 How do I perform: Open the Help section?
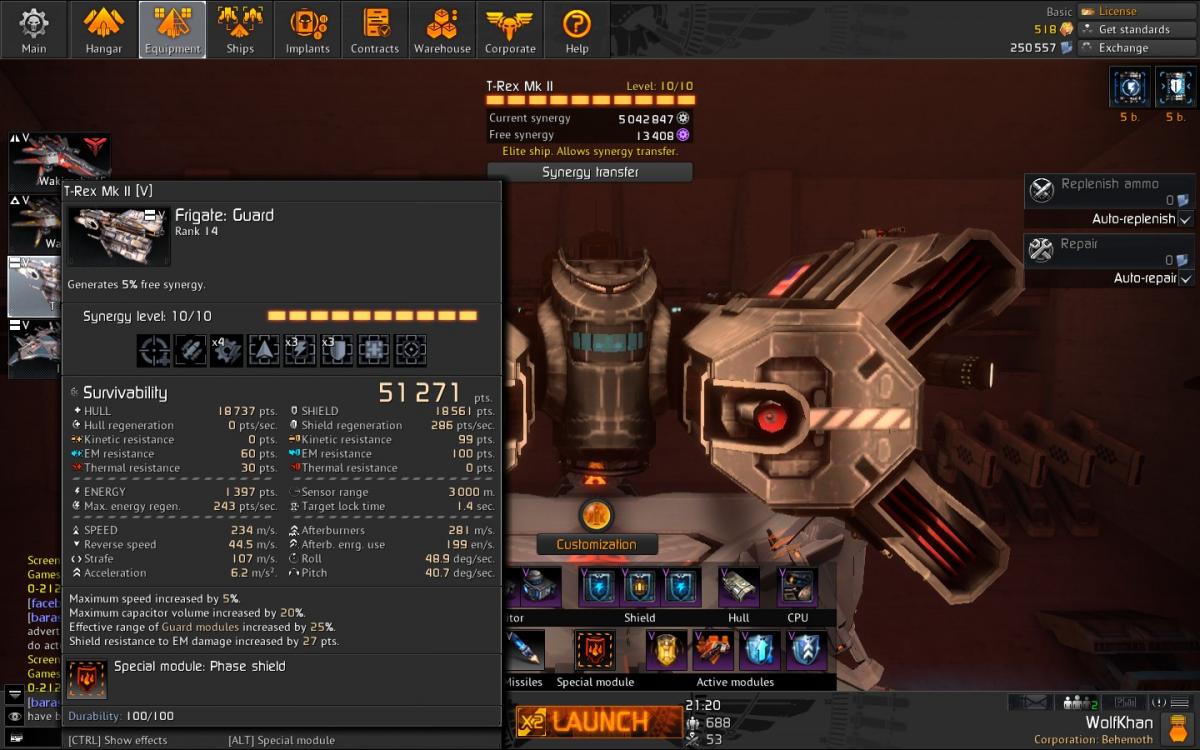[577, 29]
